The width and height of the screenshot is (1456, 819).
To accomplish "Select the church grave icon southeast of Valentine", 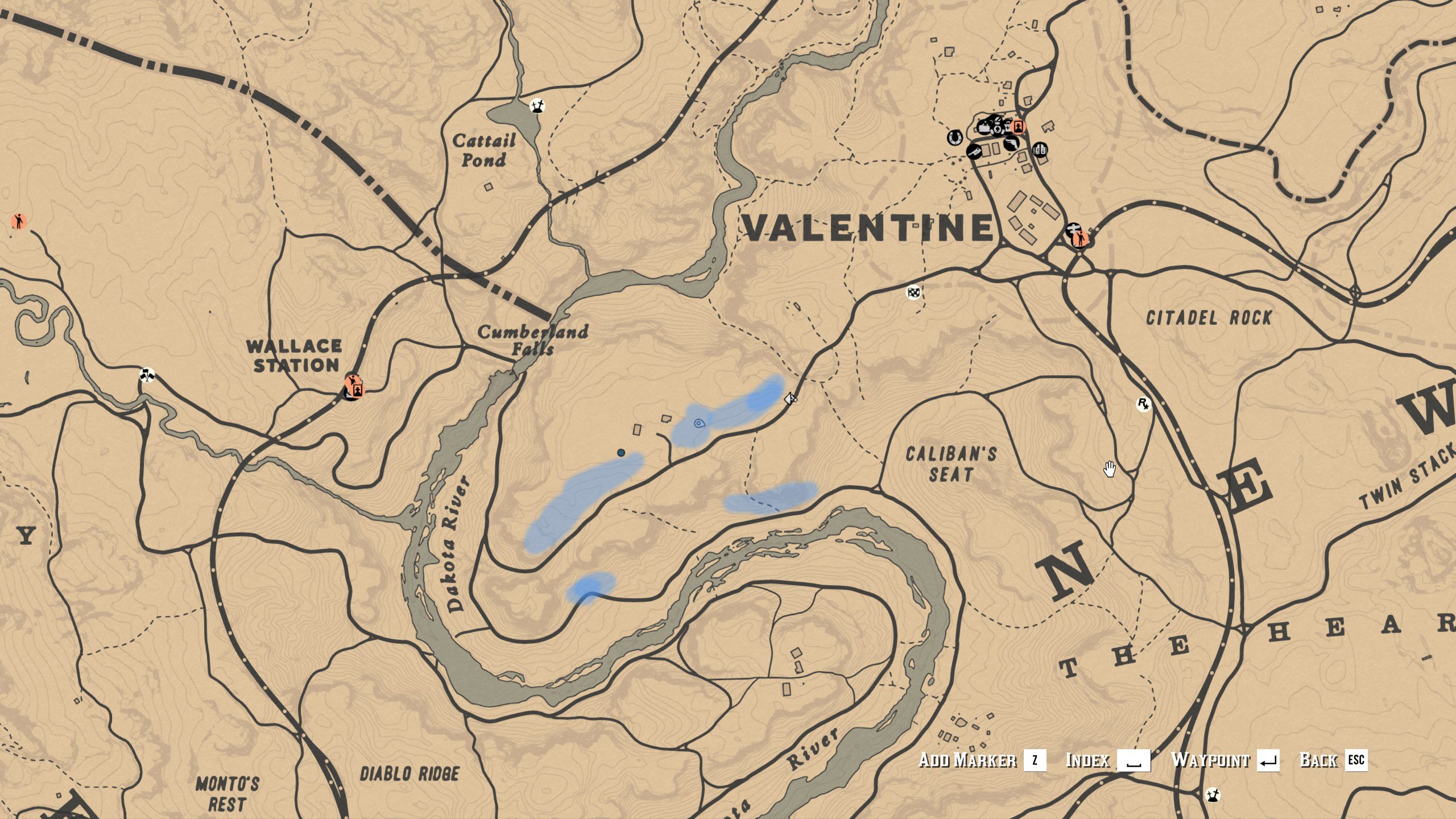I will [1074, 229].
